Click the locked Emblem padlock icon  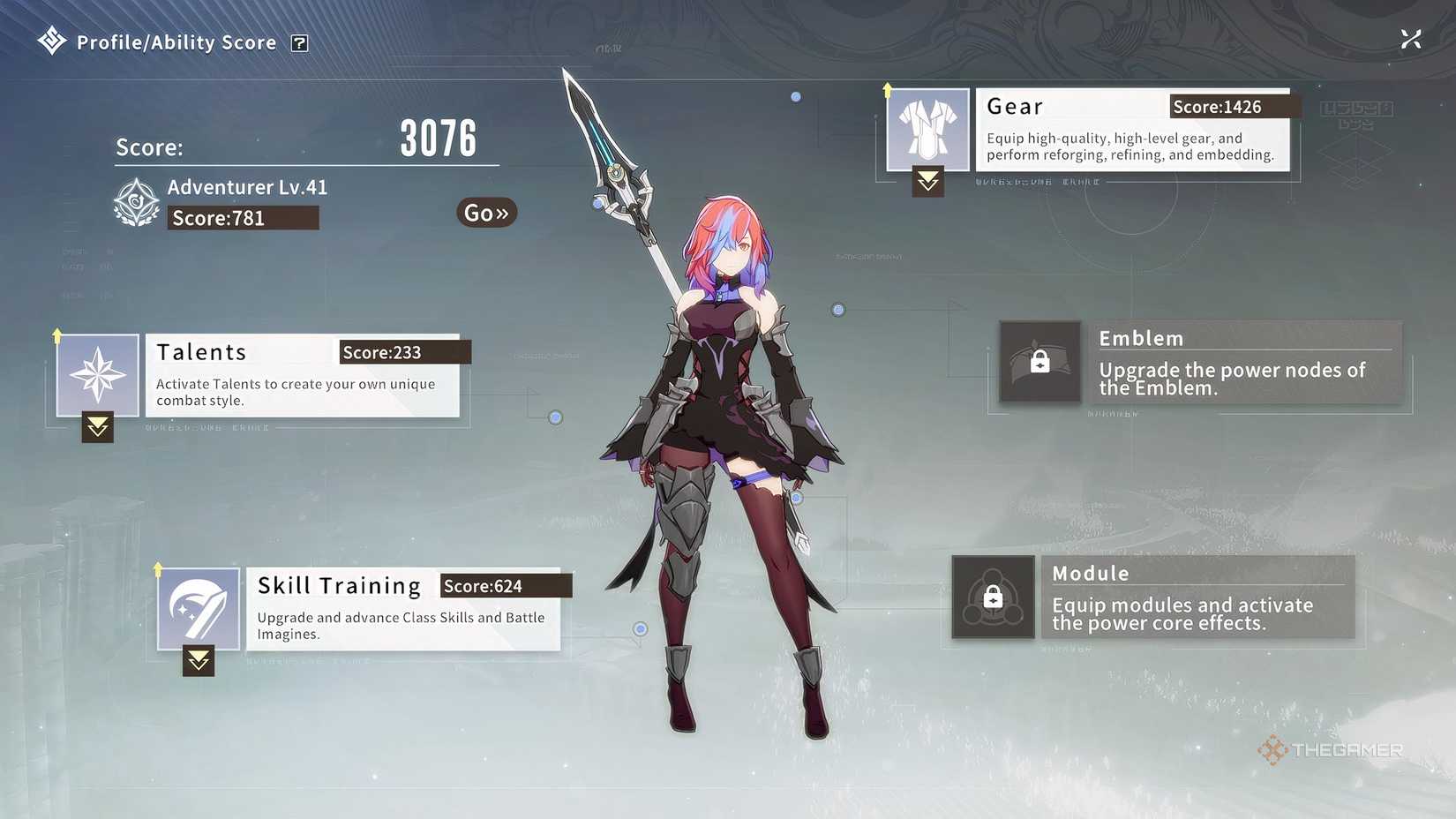[1039, 360]
